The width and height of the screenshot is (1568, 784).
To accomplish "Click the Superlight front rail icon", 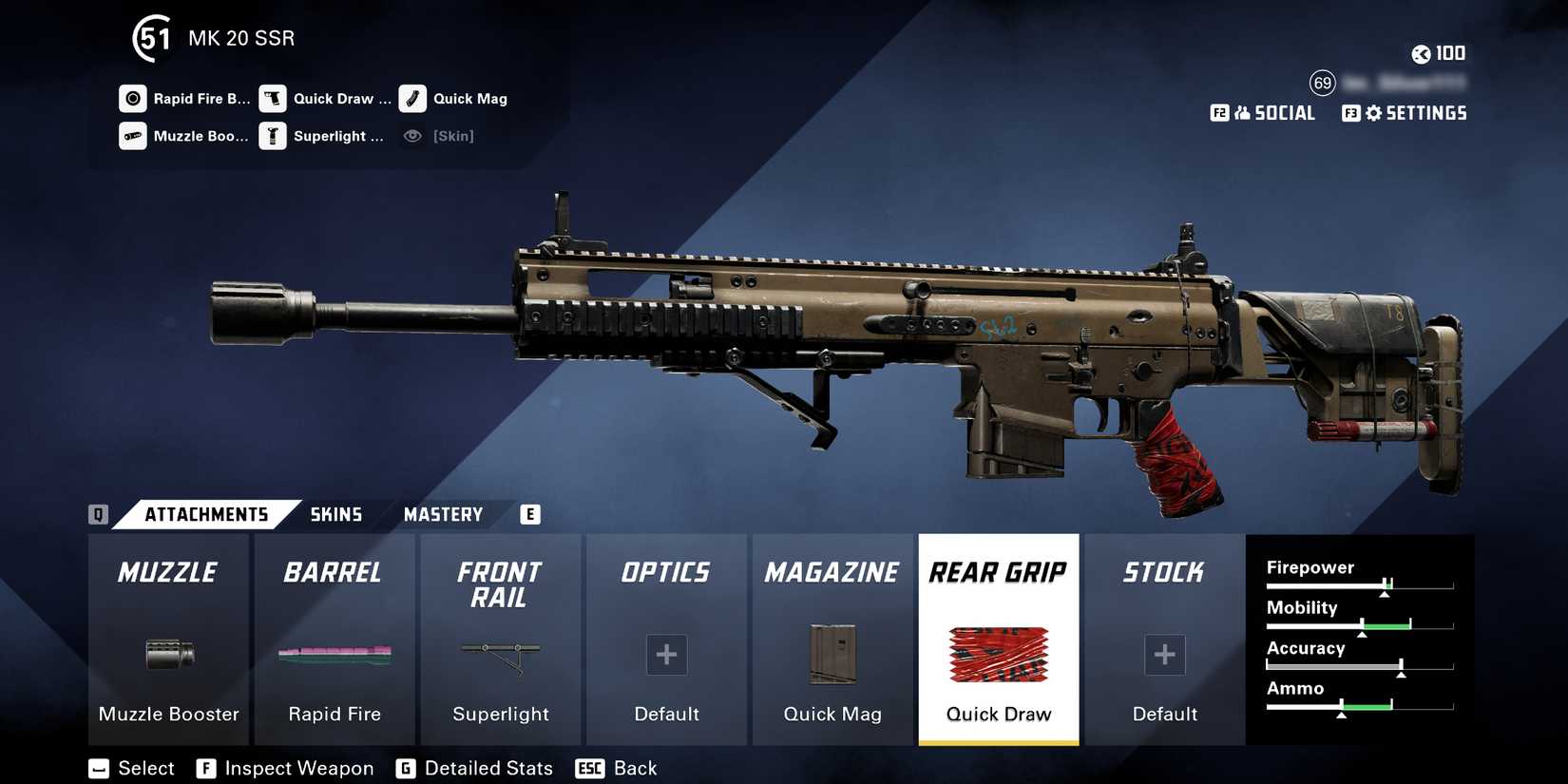I will click(x=500, y=655).
